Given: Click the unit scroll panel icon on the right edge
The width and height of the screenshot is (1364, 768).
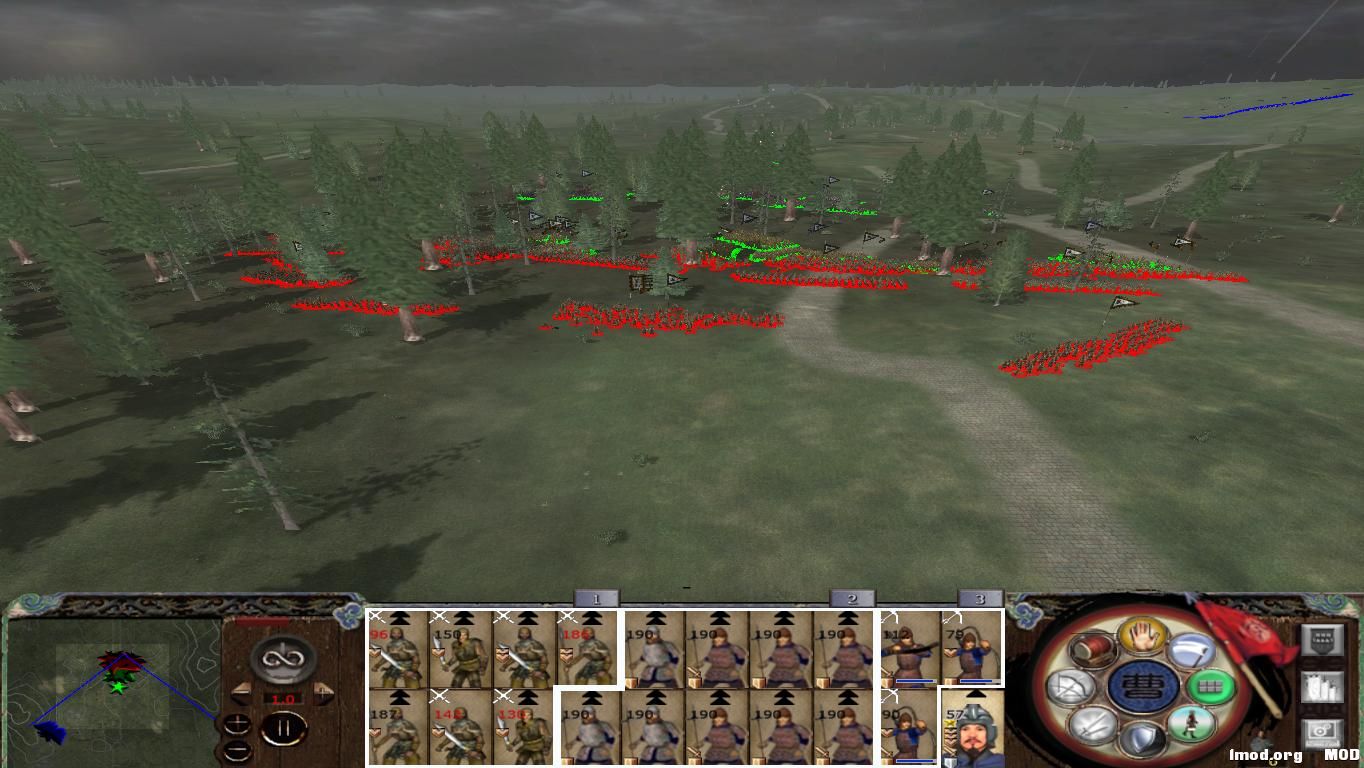Looking at the screenshot, I should (1323, 686).
